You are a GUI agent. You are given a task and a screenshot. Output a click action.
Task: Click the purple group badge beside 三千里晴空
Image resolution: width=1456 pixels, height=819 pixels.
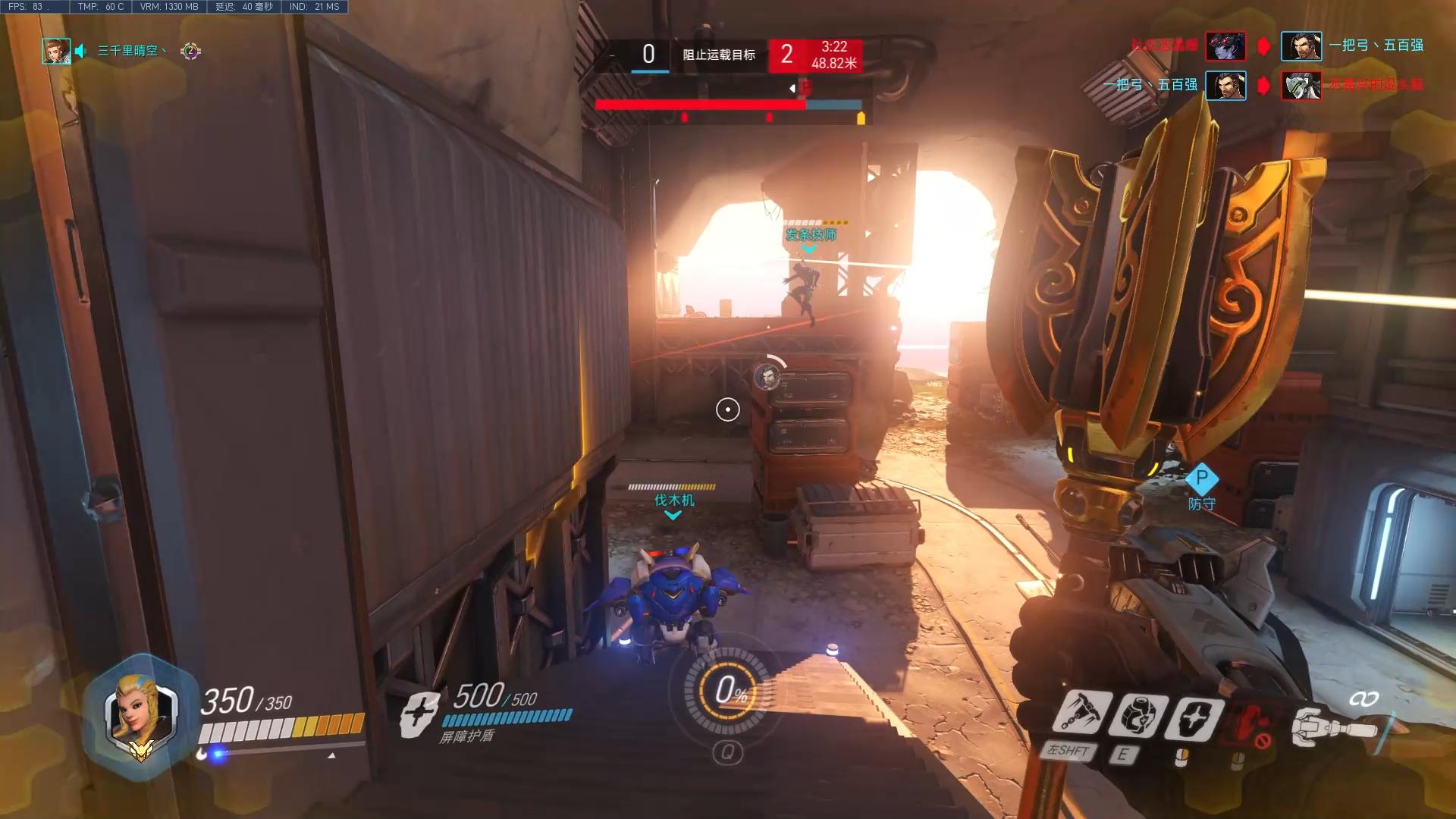click(190, 51)
